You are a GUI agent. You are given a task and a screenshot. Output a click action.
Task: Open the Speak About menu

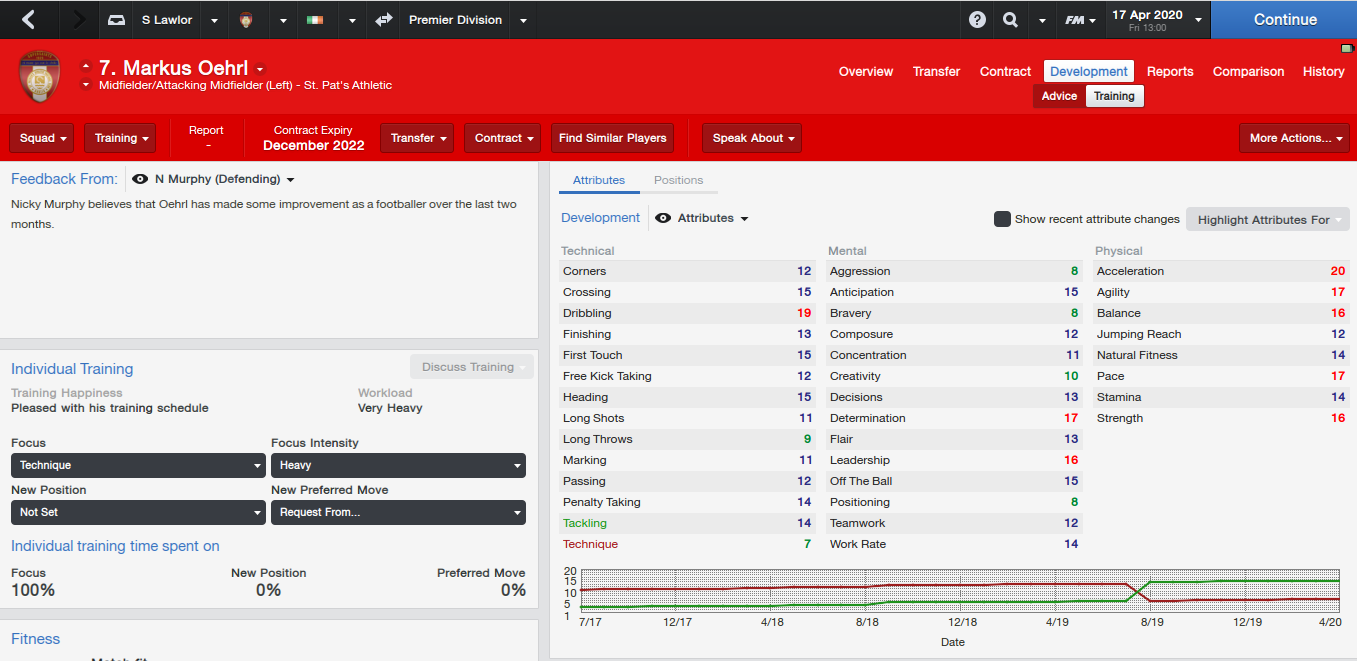tap(752, 138)
